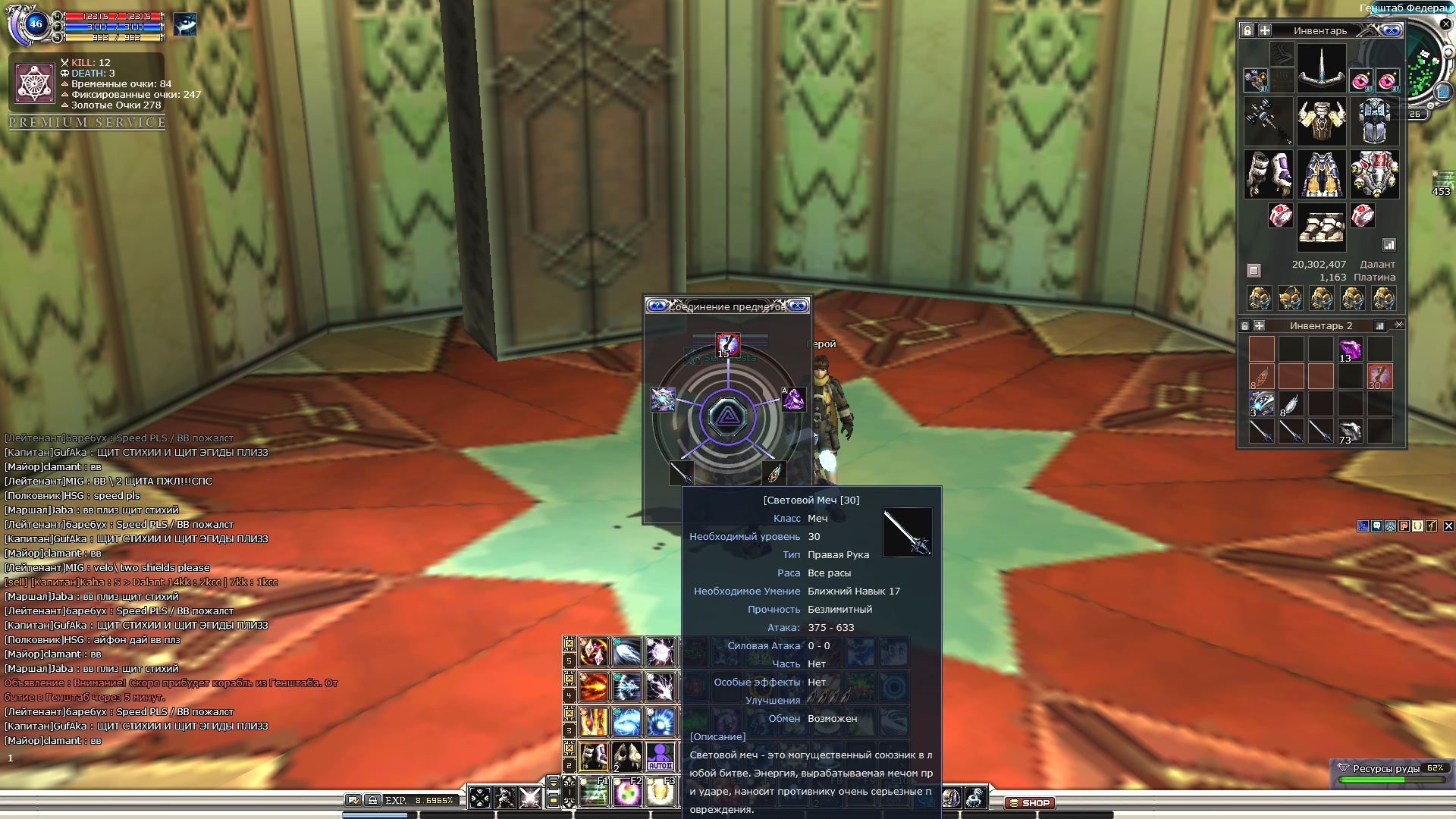
Task: Select the equipped gloves slot
Action: click(1268, 174)
